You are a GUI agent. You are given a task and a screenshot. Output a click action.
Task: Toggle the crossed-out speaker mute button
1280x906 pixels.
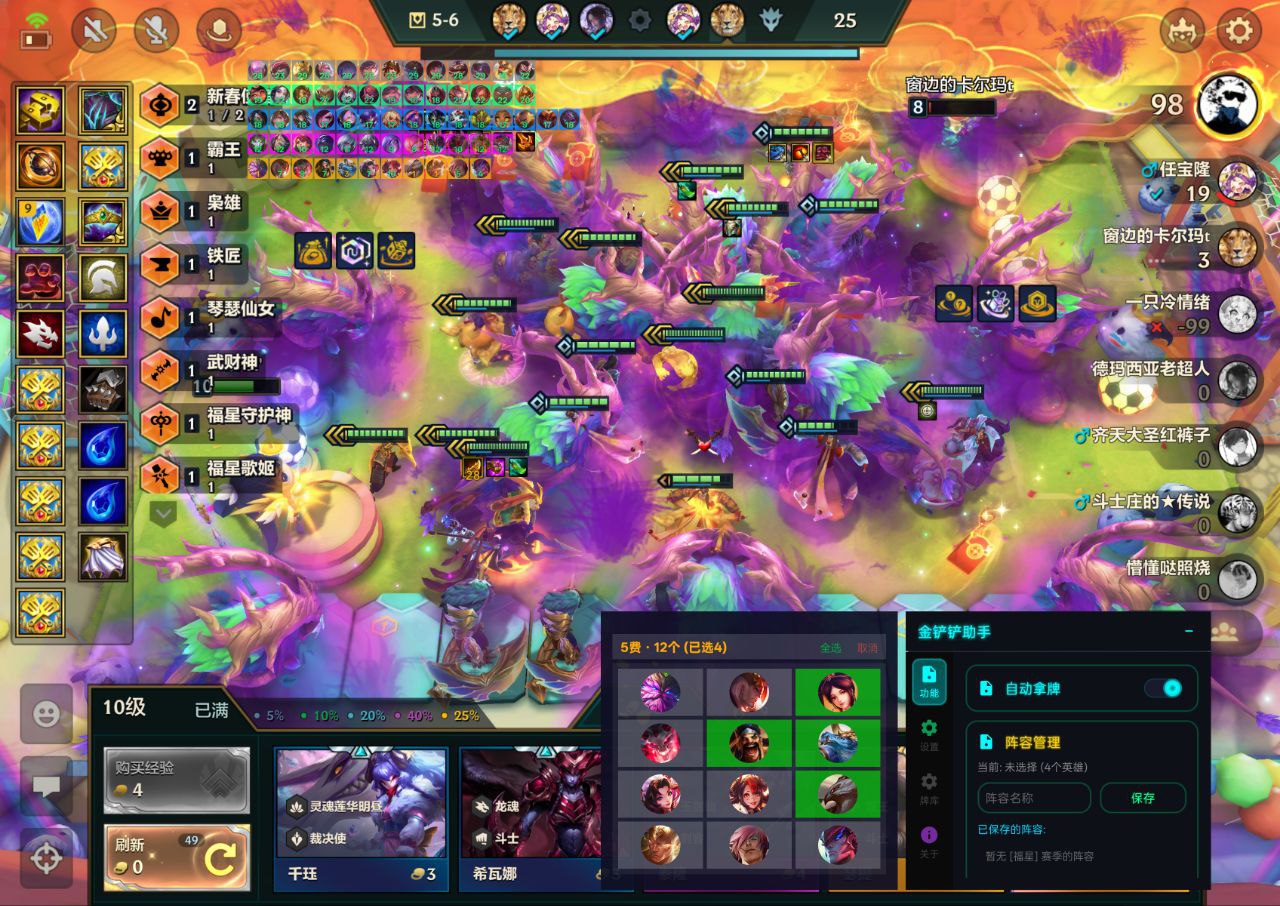95,31
